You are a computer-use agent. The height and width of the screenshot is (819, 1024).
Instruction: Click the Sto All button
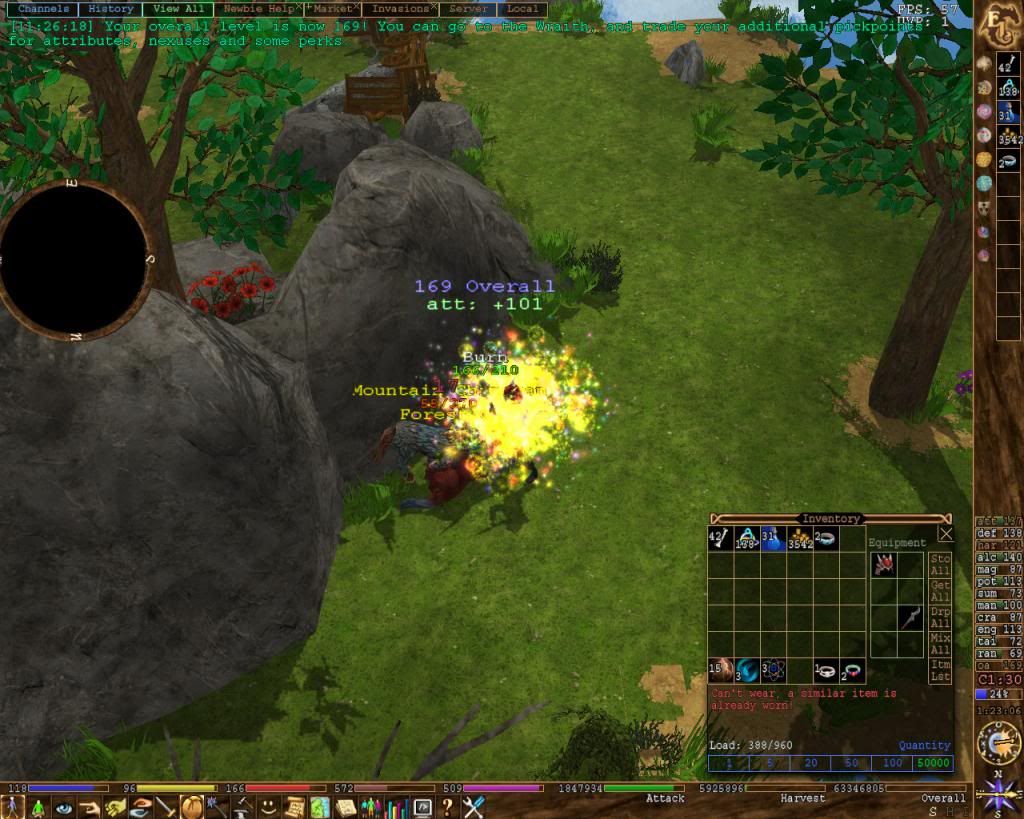(x=940, y=564)
